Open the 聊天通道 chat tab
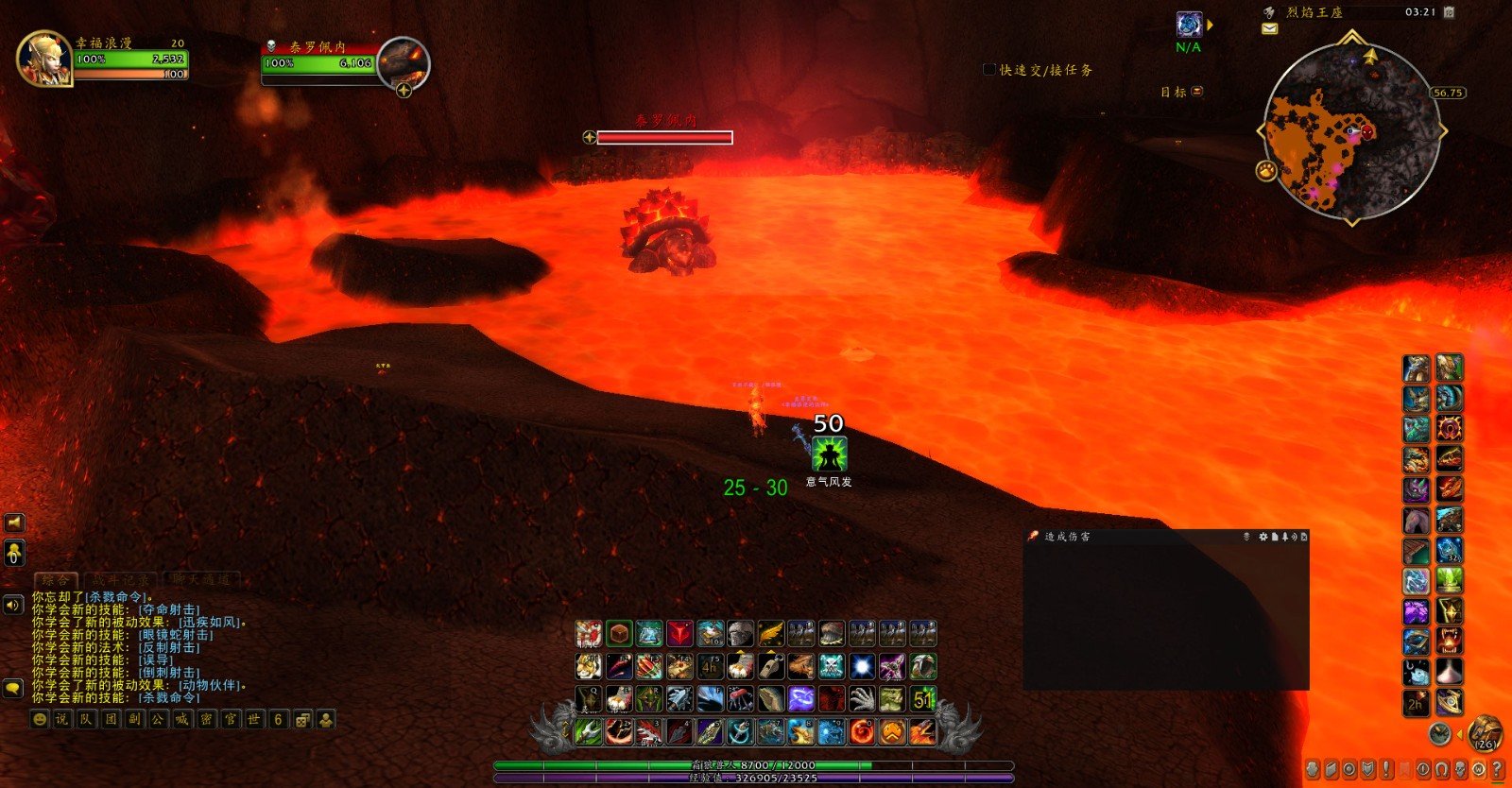The height and width of the screenshot is (788, 1512). coord(200,579)
